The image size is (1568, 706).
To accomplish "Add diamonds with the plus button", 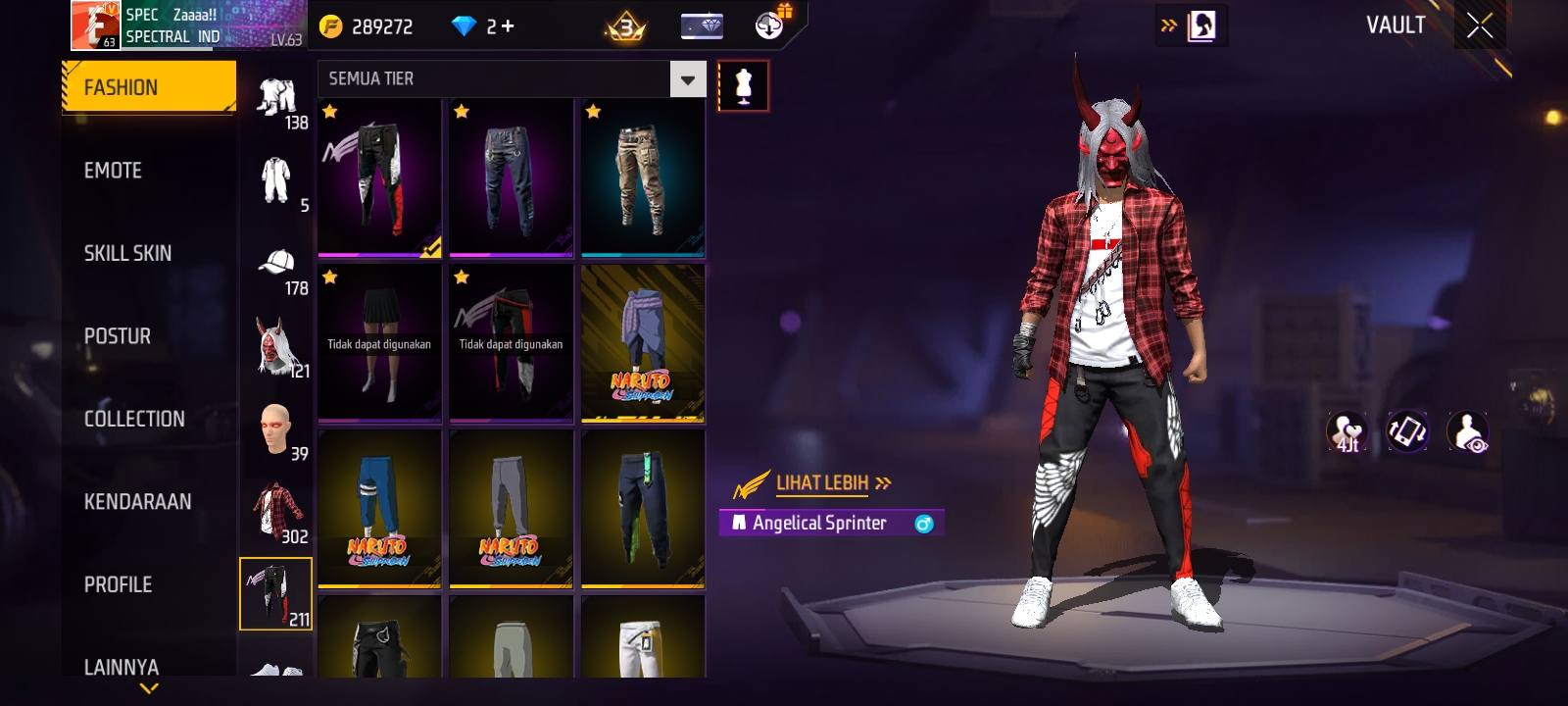I will click(508, 26).
